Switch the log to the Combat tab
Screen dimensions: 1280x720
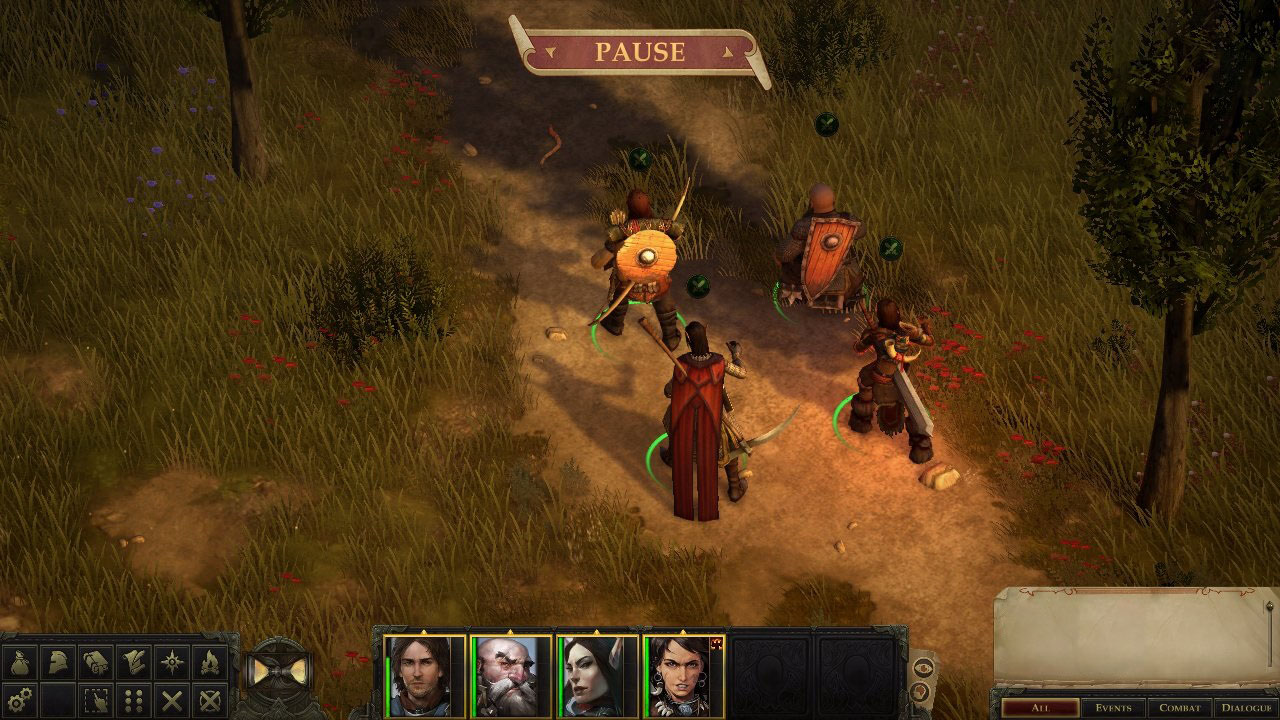[1179, 708]
